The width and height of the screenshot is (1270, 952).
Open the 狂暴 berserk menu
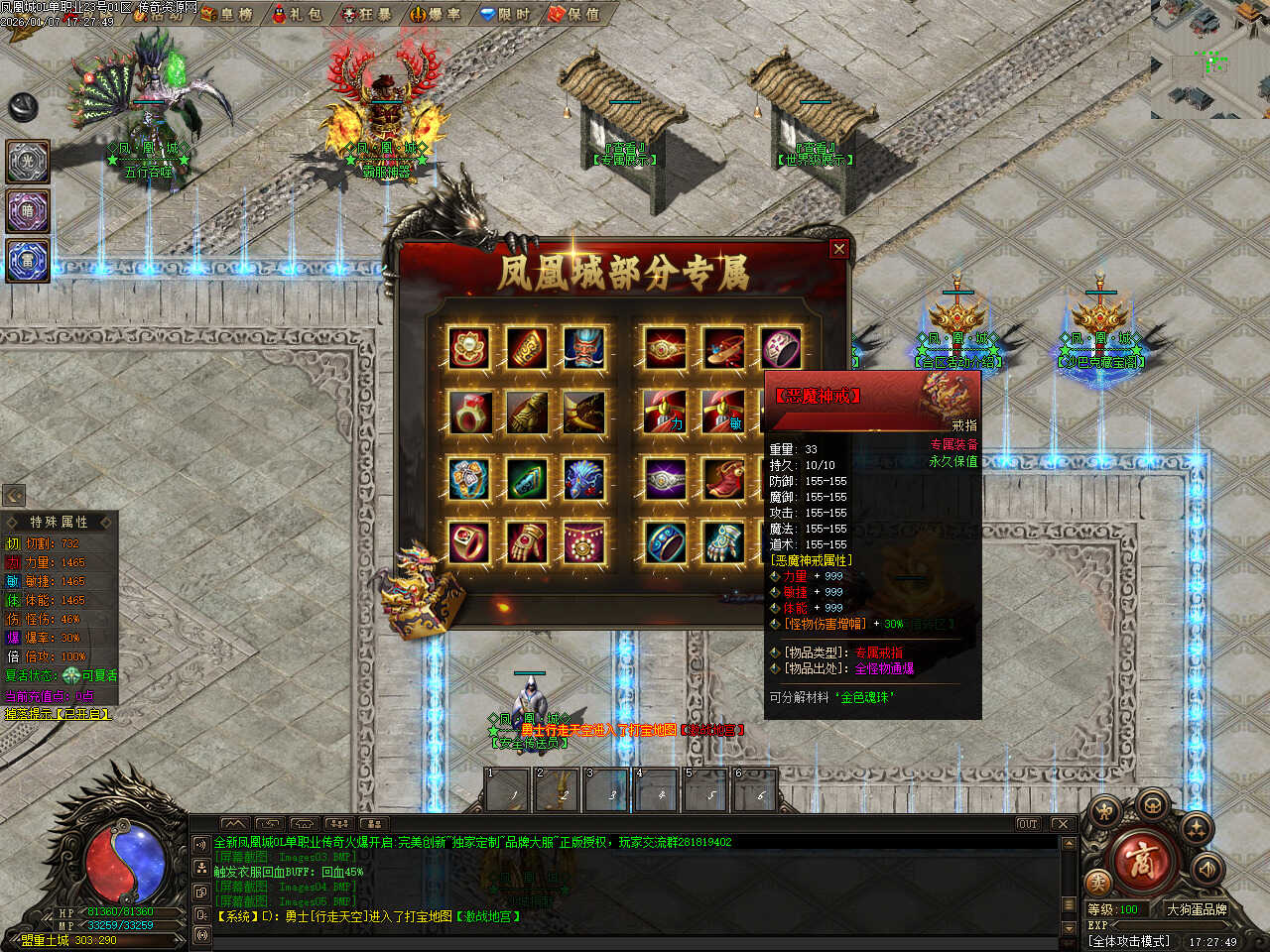tap(365, 14)
